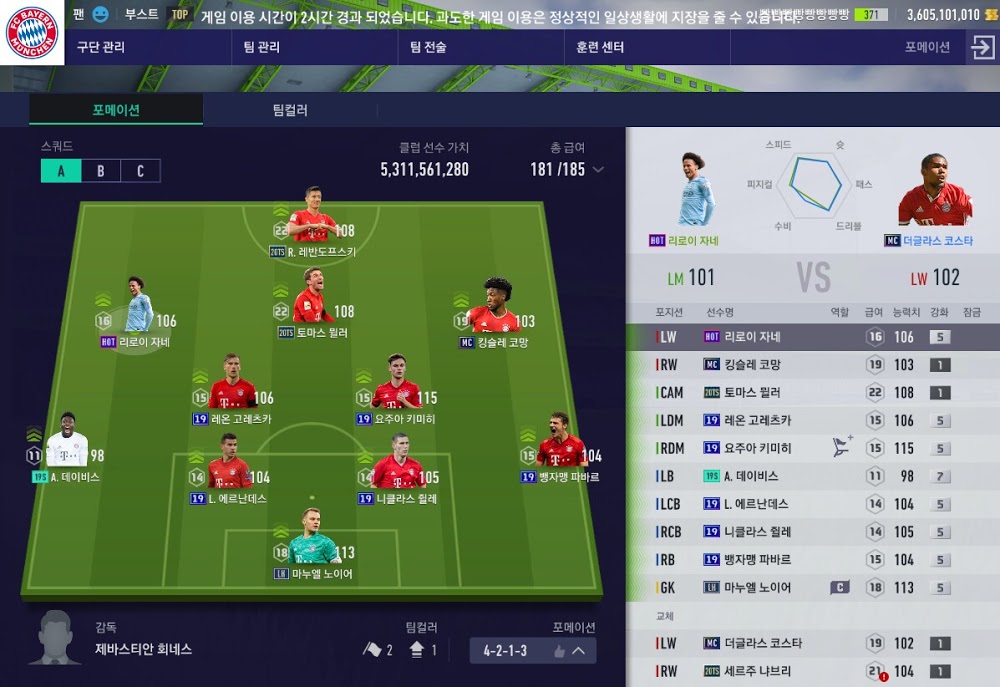
Task: Click the exit icon in the top bar
Action: click(x=980, y=47)
